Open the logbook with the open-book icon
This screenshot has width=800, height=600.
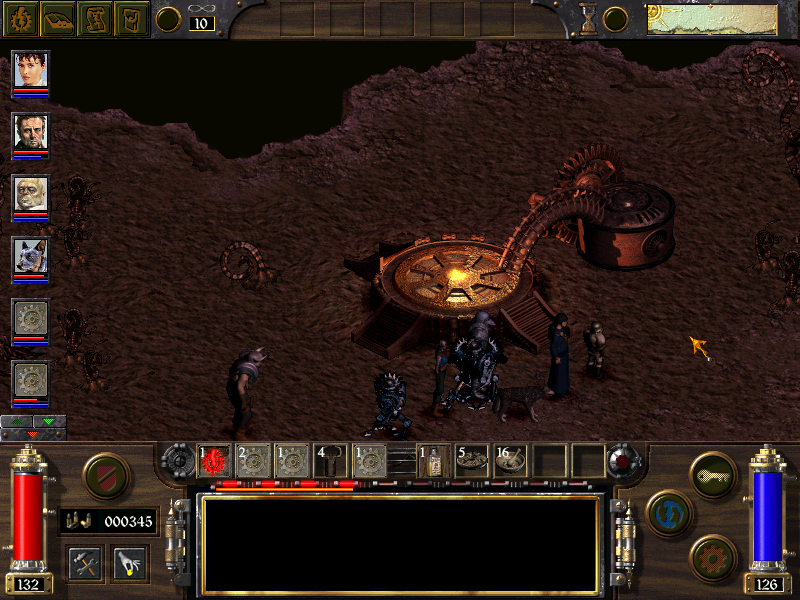56,18
